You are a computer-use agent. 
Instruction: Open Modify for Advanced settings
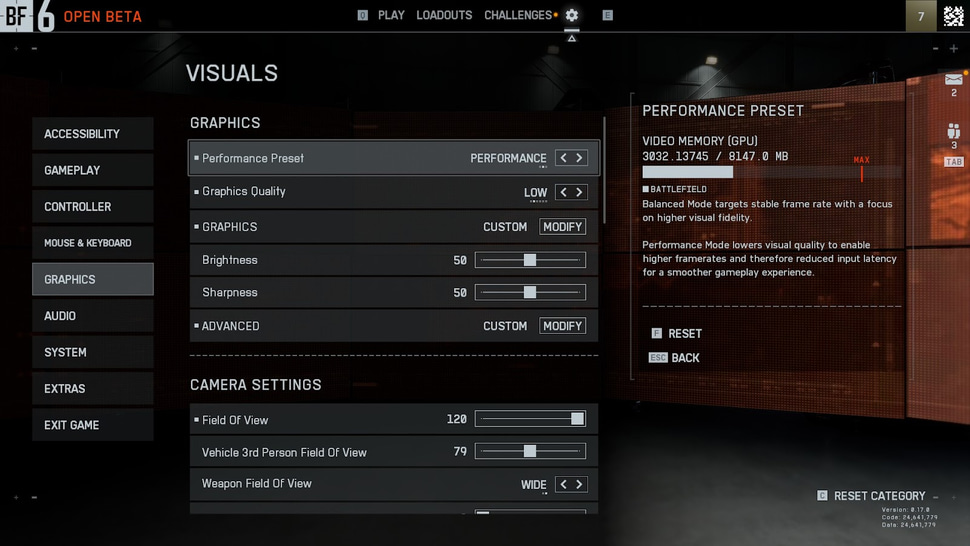pyautogui.click(x=562, y=326)
